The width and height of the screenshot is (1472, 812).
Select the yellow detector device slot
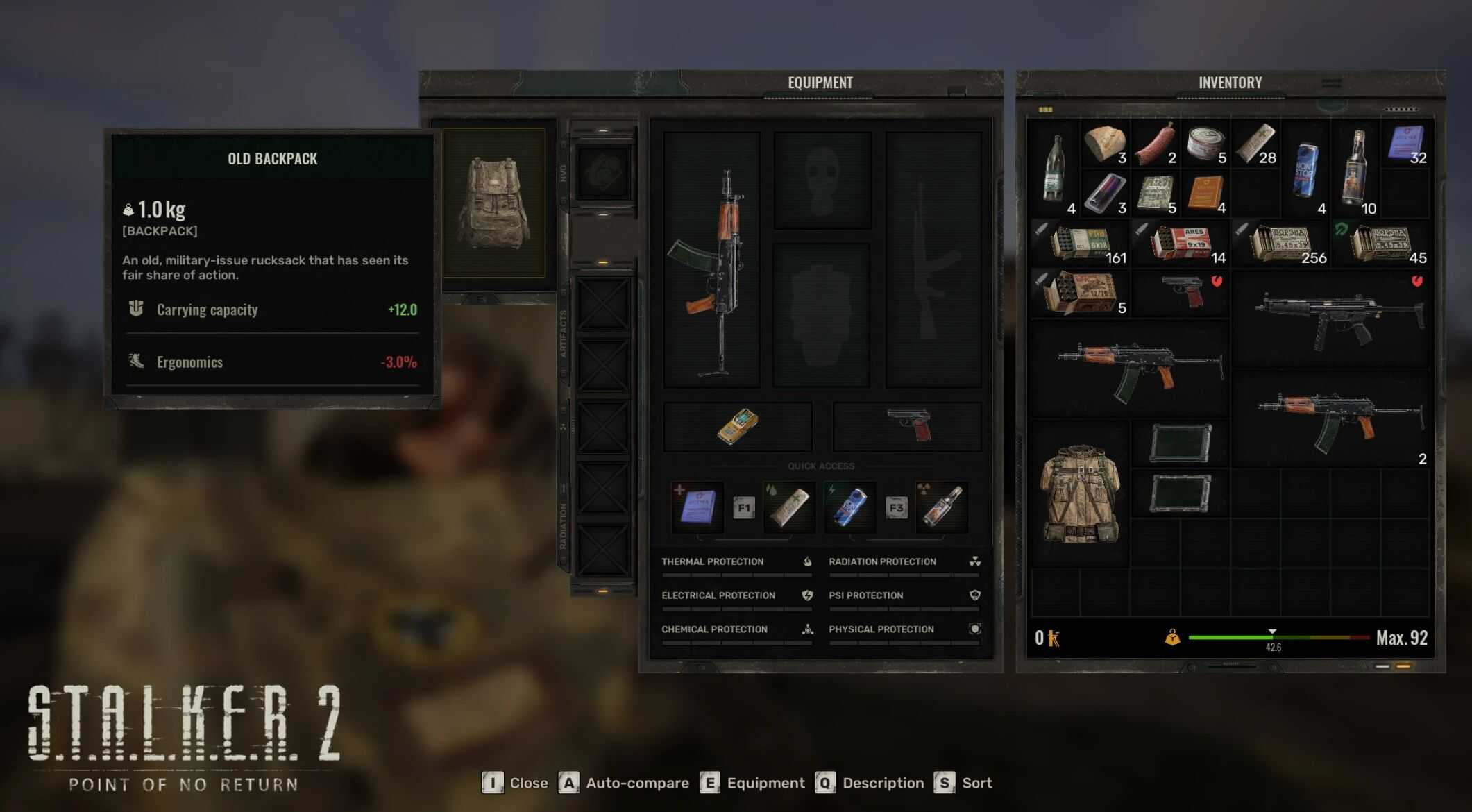tap(737, 426)
